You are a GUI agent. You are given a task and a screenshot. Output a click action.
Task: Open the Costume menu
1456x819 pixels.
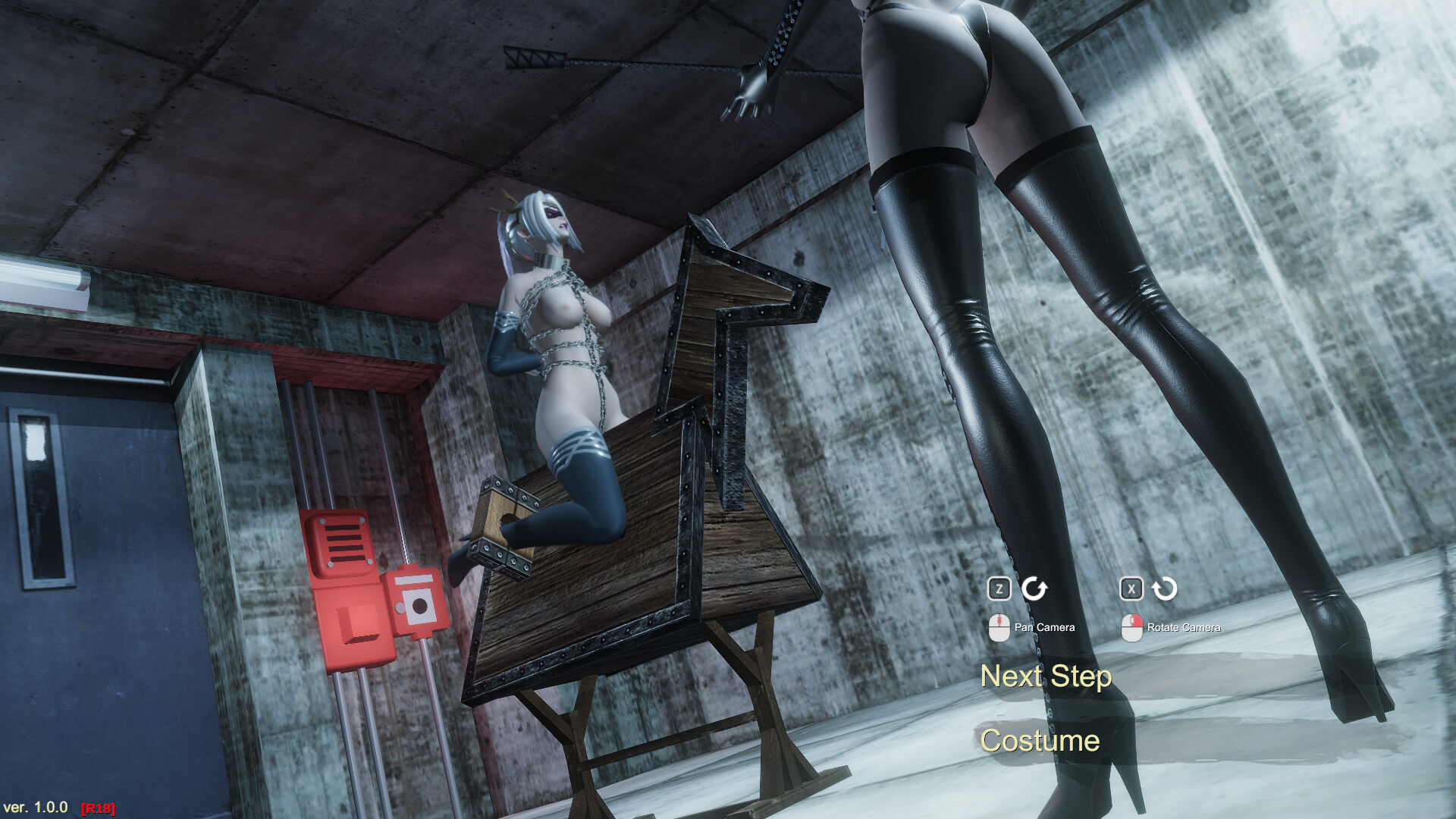(x=1040, y=741)
